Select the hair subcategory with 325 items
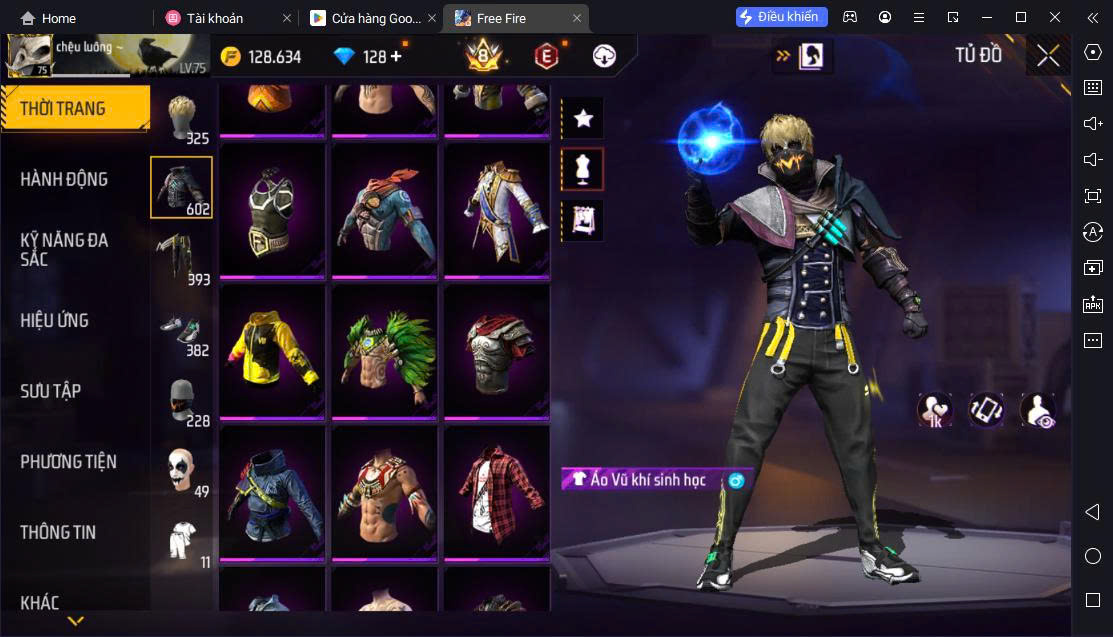The height and width of the screenshot is (637, 1113). pyautogui.click(x=181, y=118)
